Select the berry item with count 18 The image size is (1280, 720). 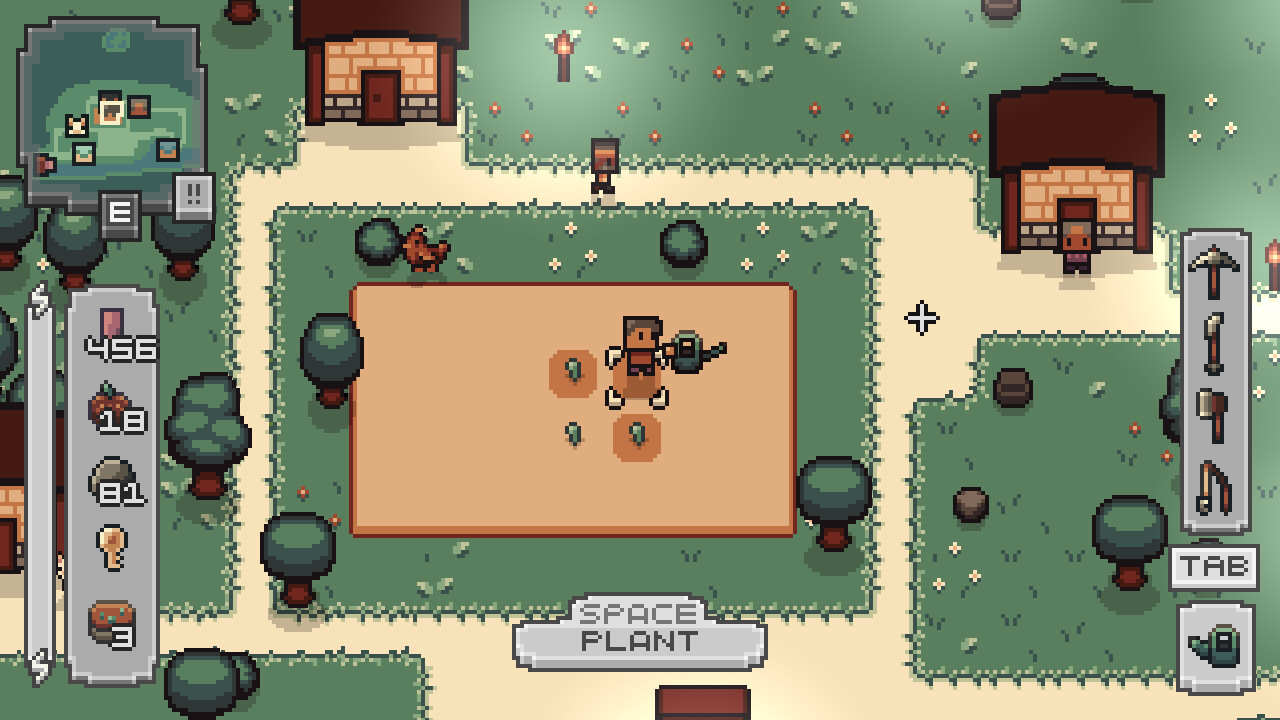tap(110, 400)
